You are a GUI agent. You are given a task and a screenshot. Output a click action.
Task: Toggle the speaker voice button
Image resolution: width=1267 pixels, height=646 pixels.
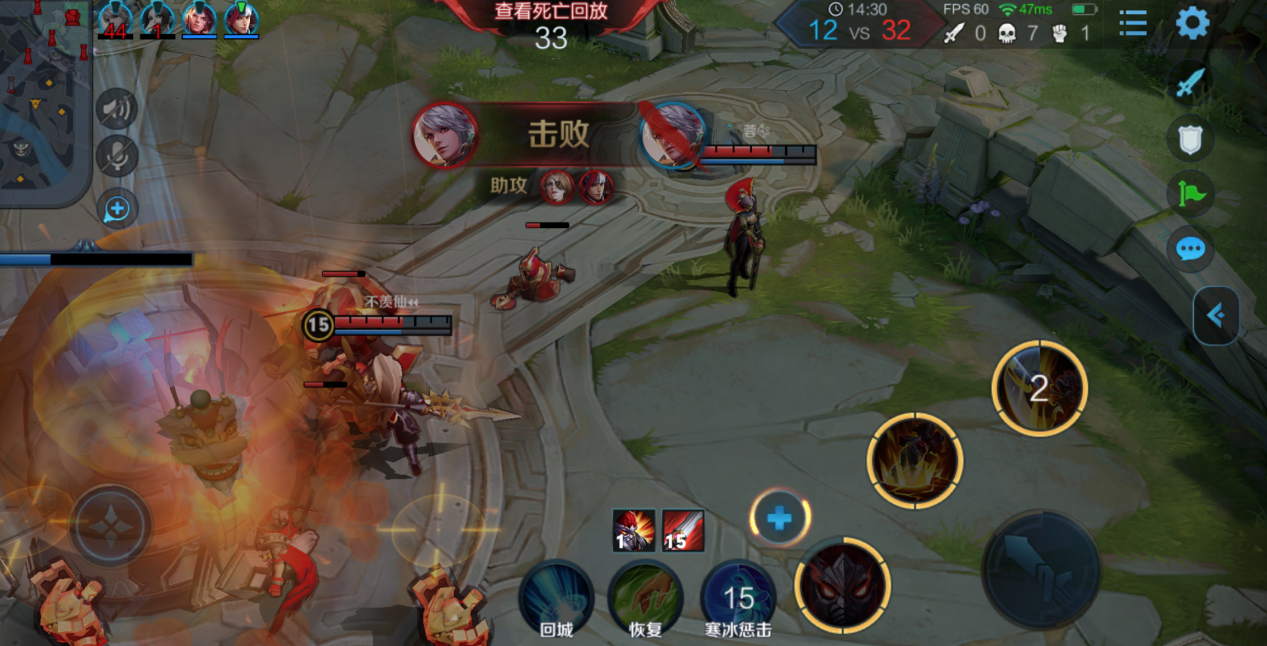[116, 109]
